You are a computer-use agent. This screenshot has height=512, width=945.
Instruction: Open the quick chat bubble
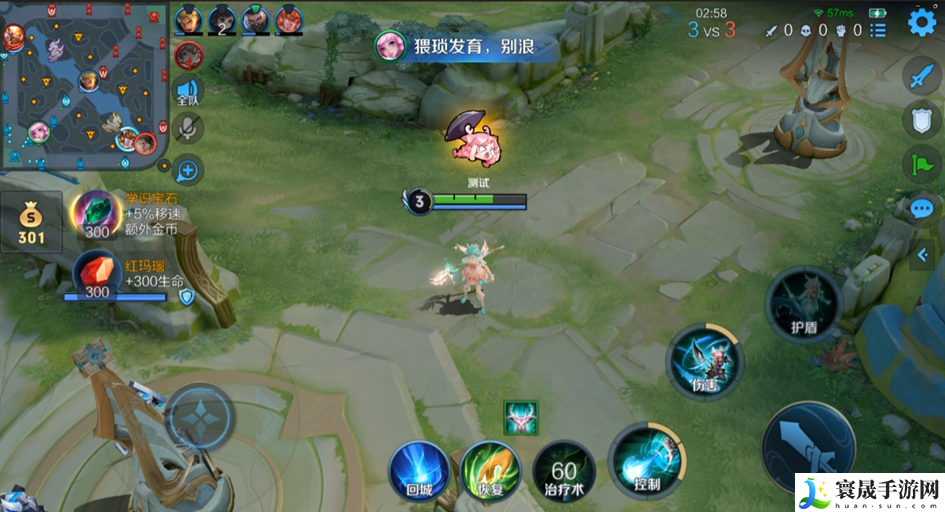point(922,208)
